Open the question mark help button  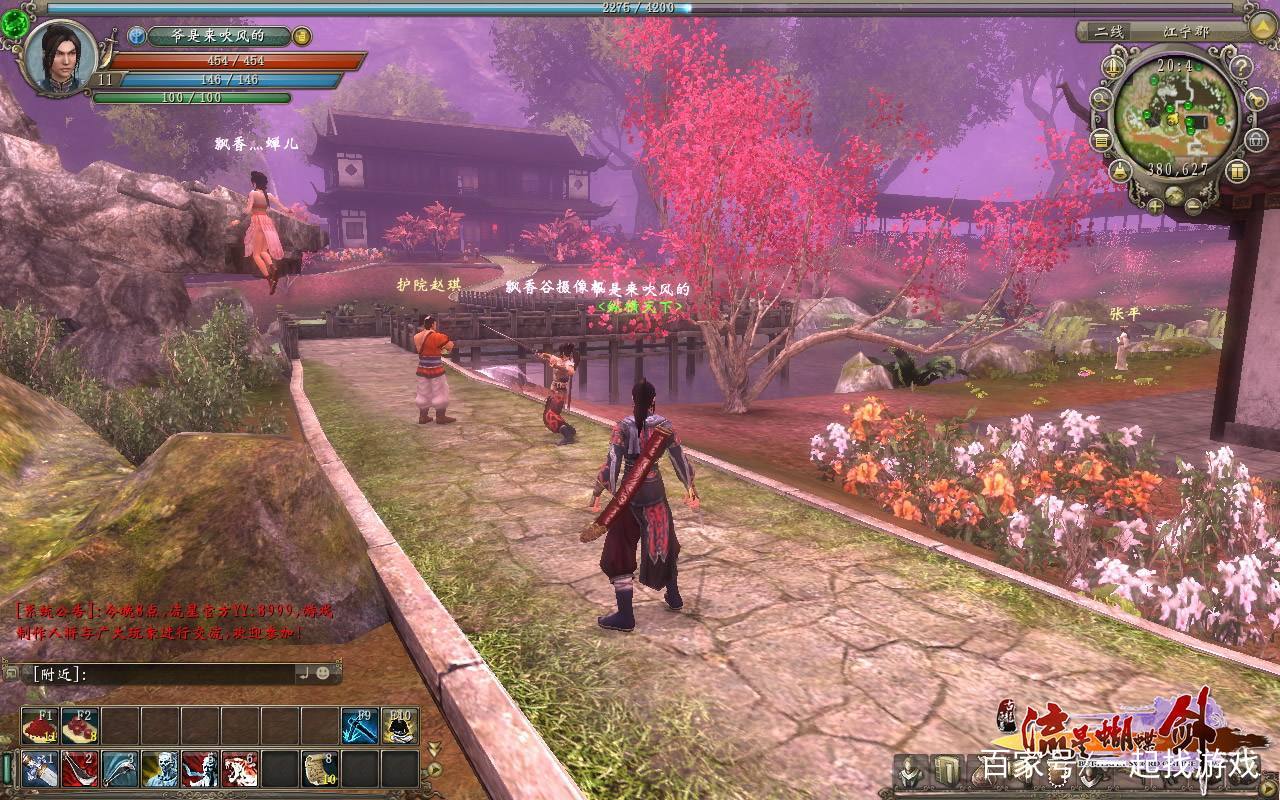point(1240,69)
